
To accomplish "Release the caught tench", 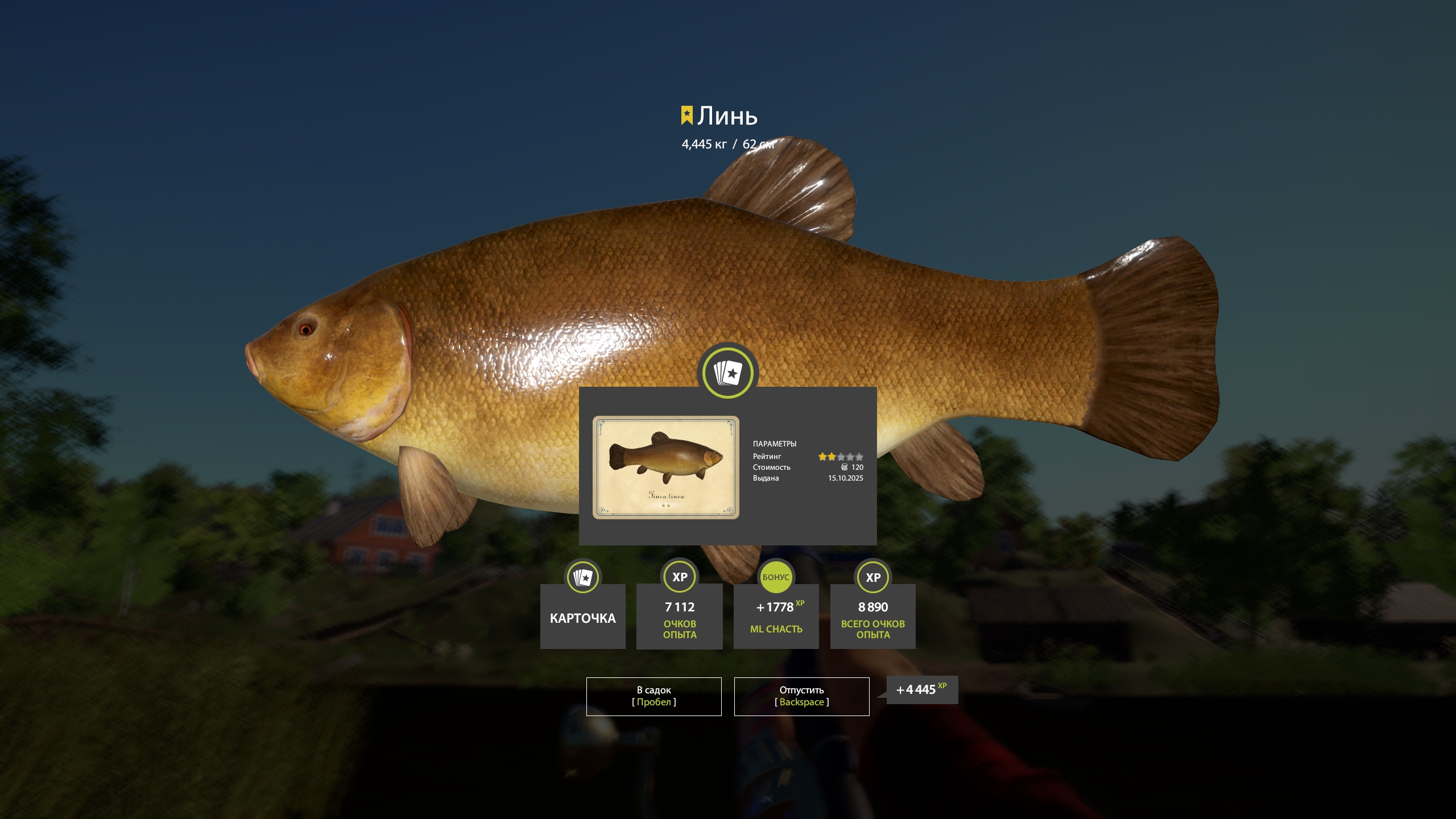I will tap(801, 696).
